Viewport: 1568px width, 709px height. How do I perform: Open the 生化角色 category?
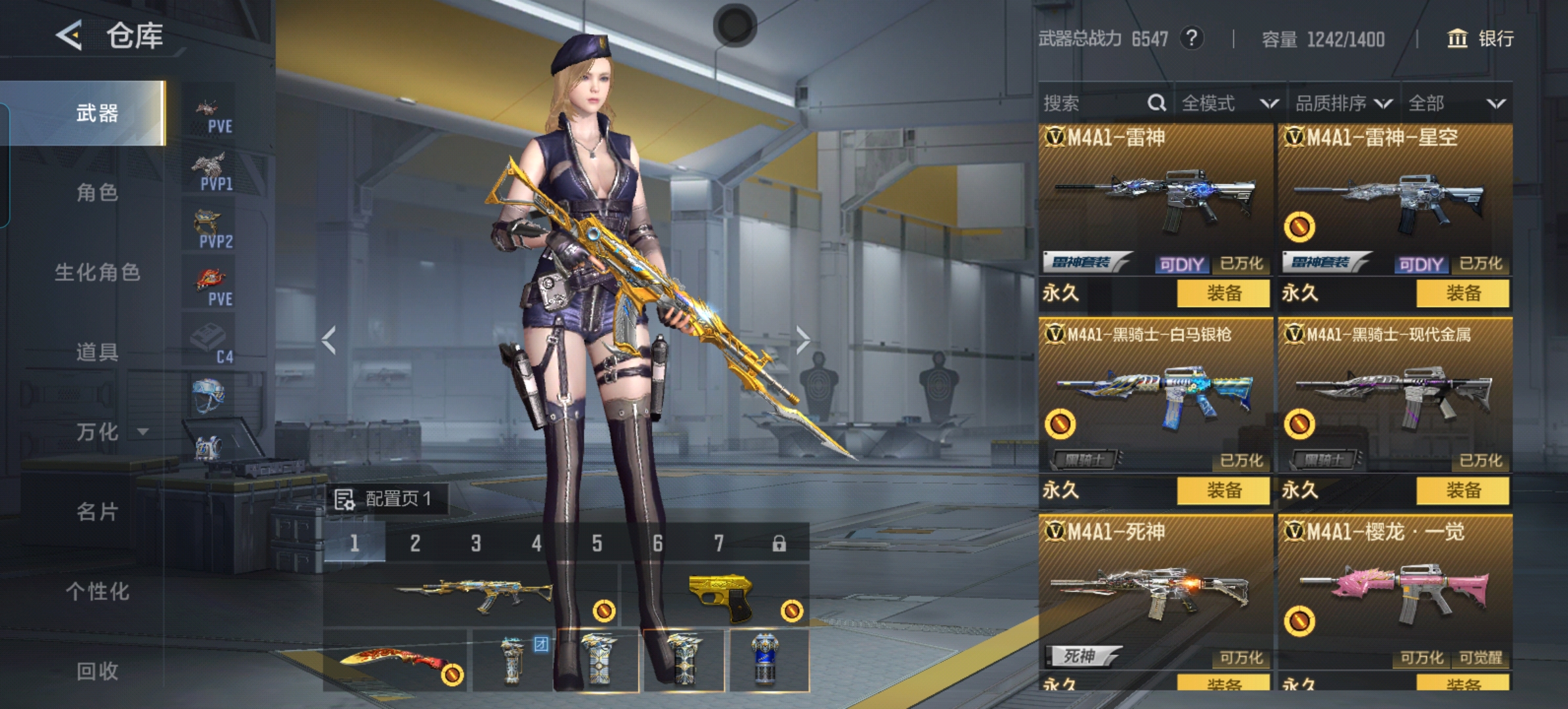97,272
